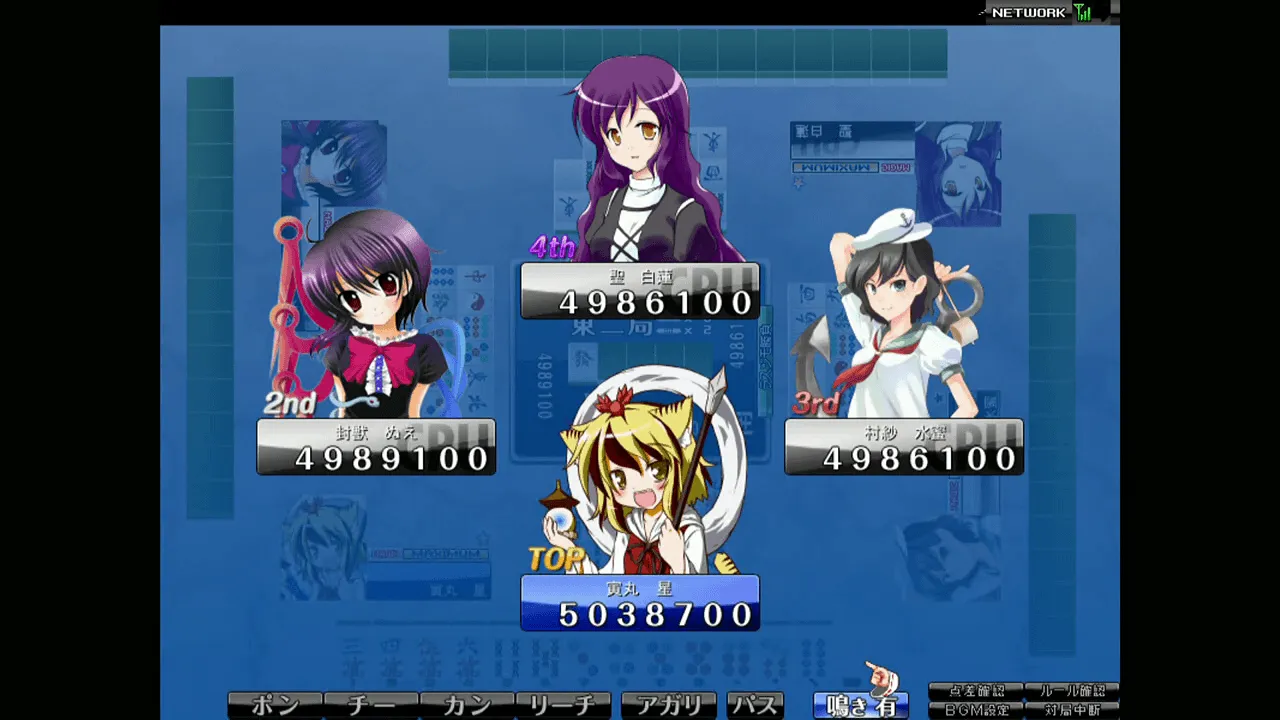The width and height of the screenshot is (1280, 720).
Task: Click the 2nd place badge for 封獣 ぬえ
Action: [289, 404]
